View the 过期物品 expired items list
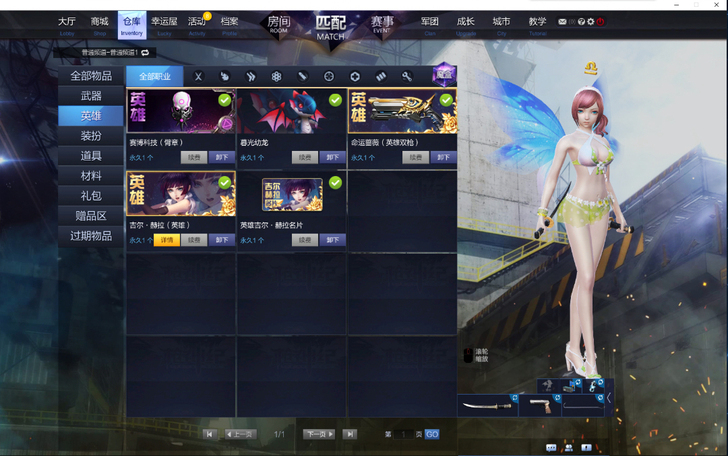This screenshot has width=728, height=456. (91, 236)
